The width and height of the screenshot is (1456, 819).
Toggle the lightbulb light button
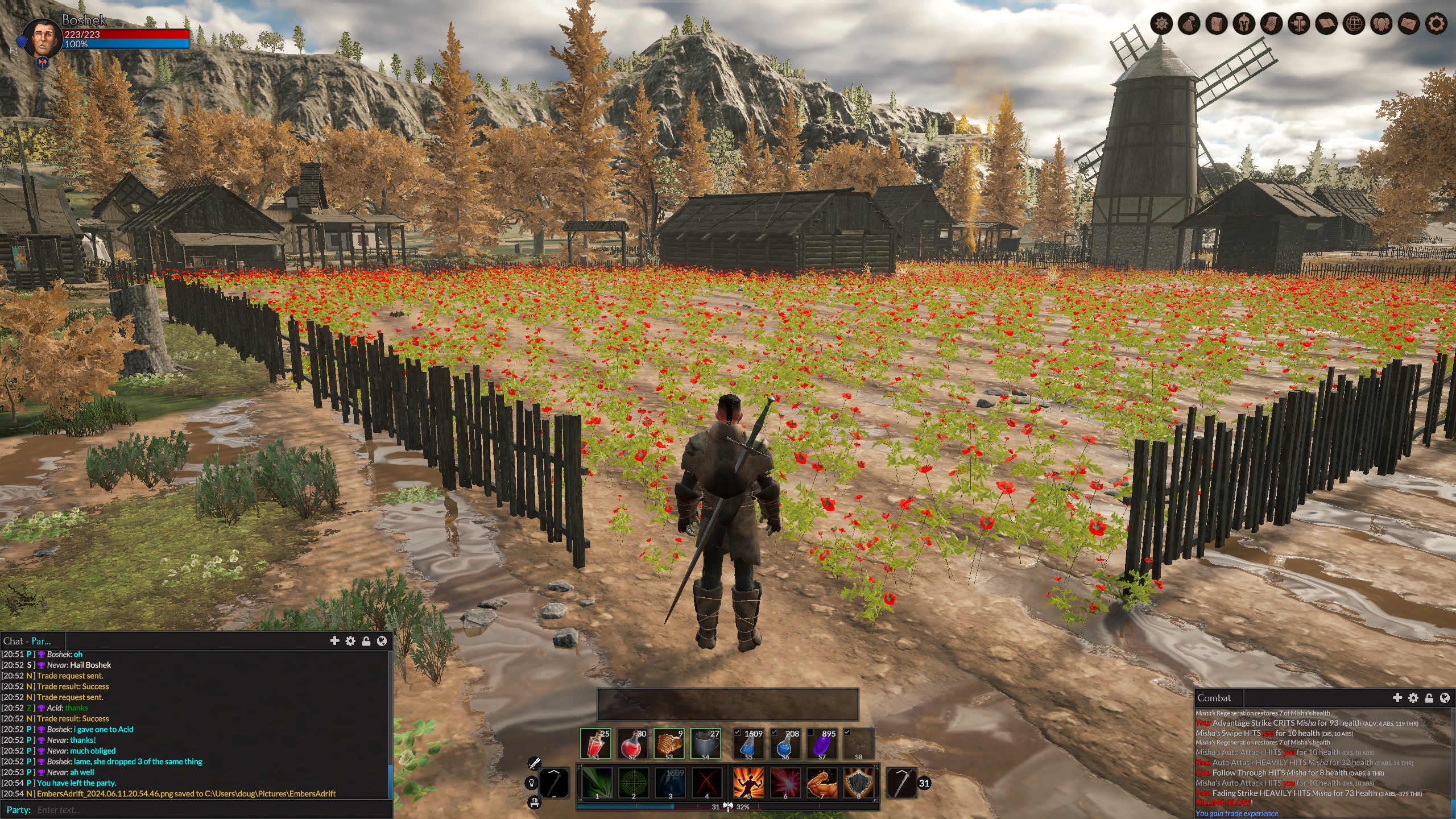click(532, 783)
